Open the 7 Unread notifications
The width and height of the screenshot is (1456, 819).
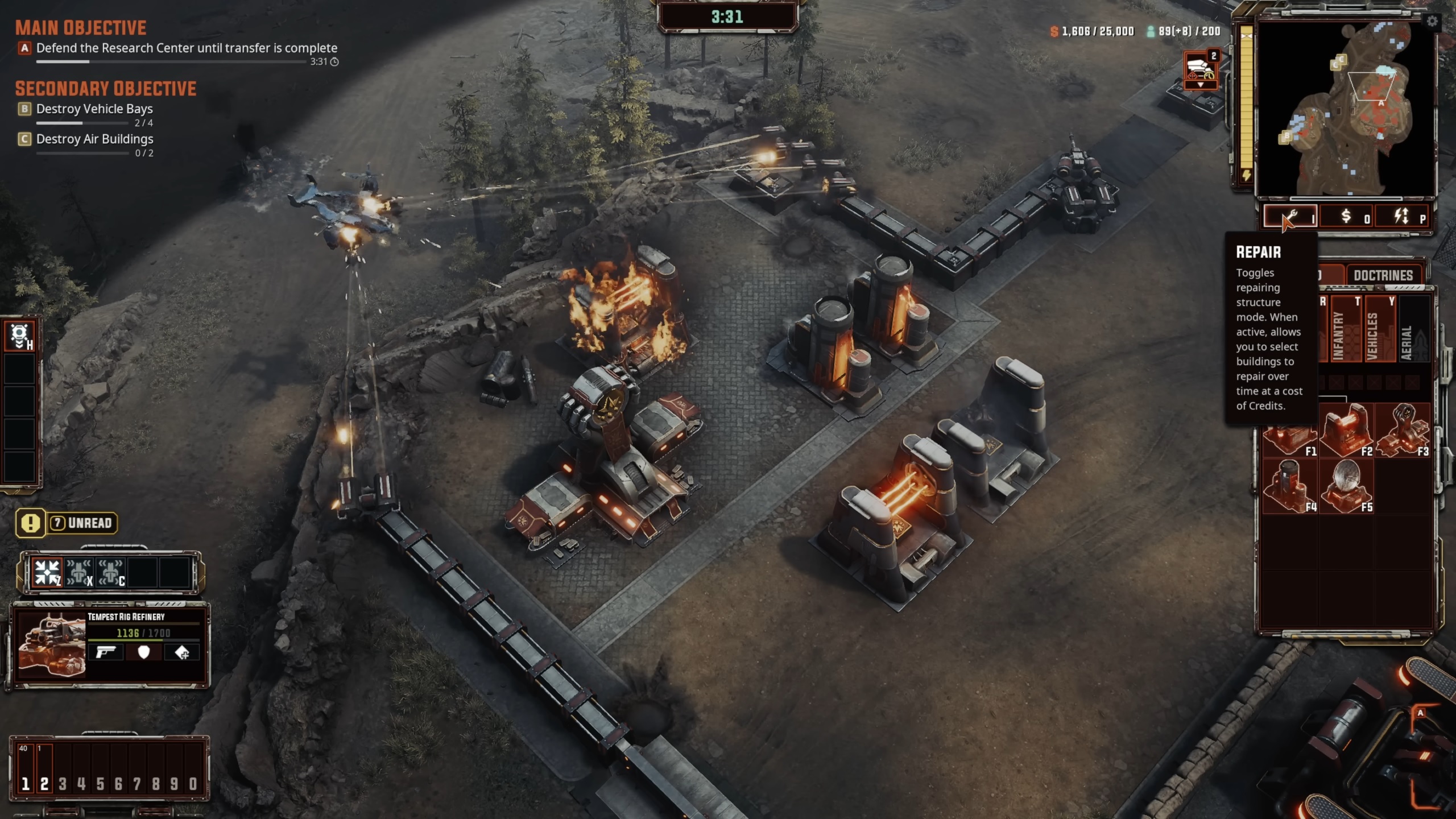(67, 523)
